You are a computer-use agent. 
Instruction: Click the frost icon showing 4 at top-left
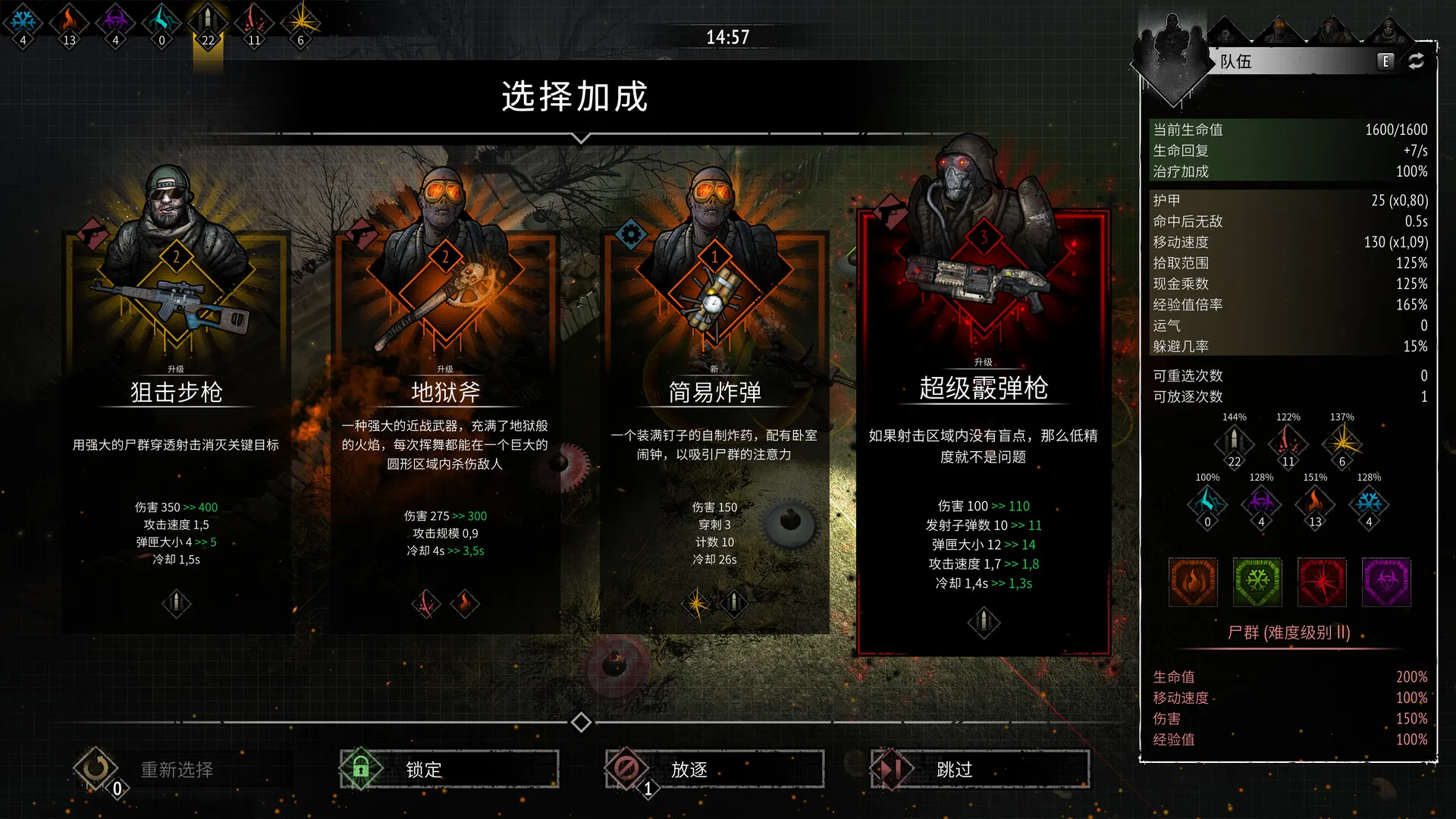24,21
